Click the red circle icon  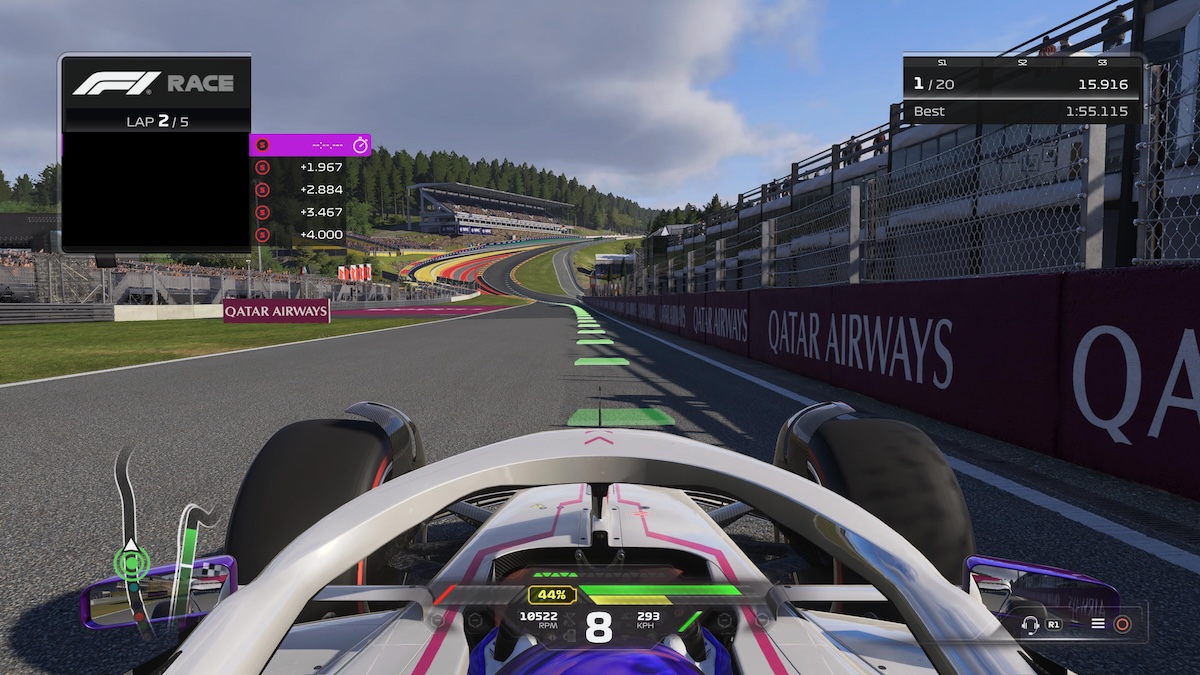point(1122,623)
